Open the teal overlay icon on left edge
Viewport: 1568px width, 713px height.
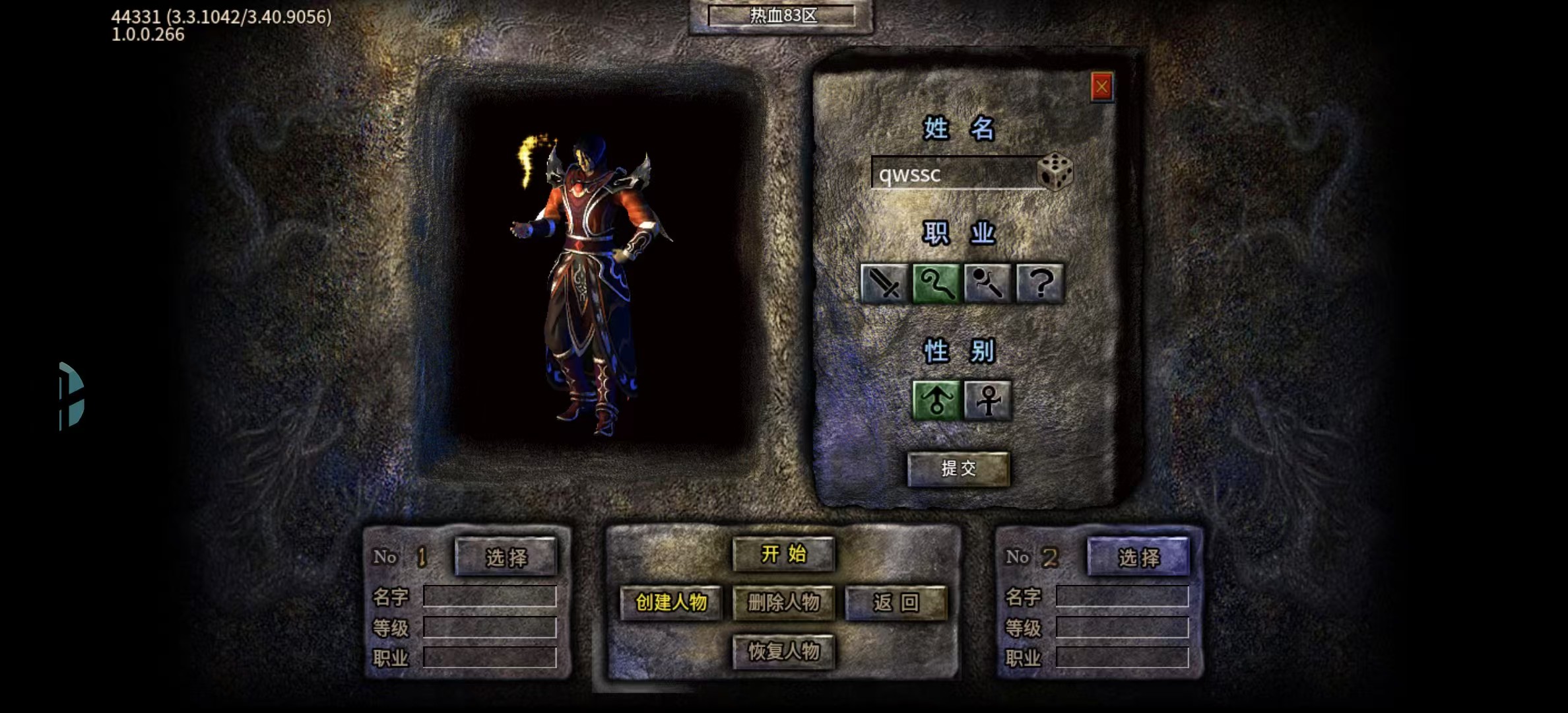[x=71, y=395]
